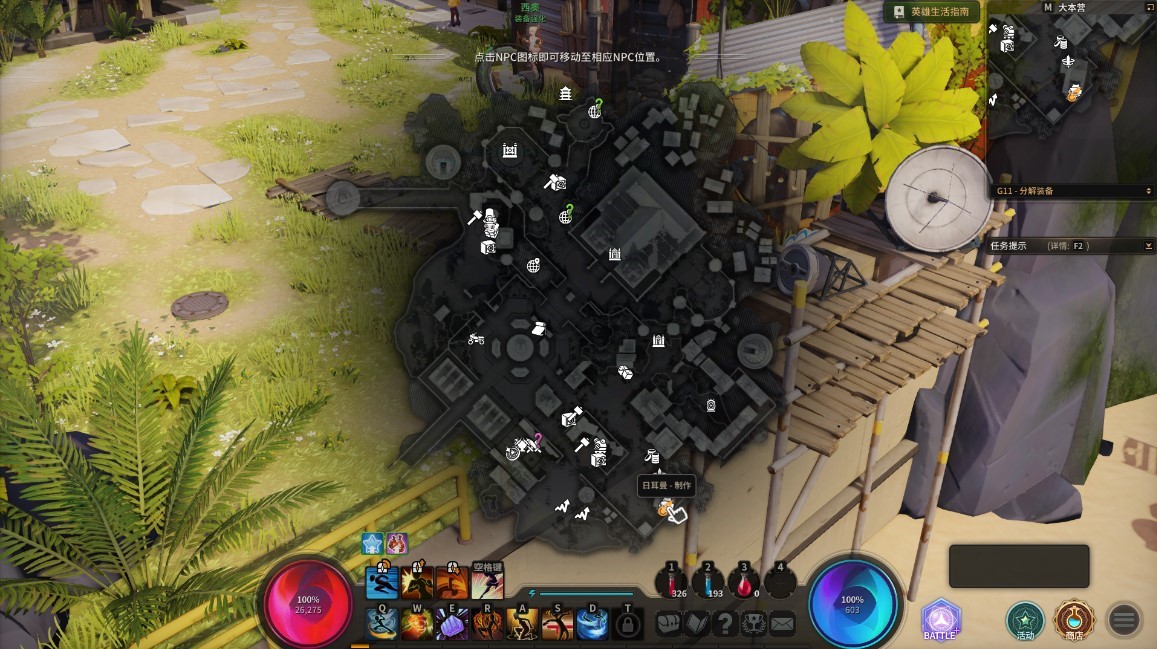
Task: Open the 商店 shop button
Action: tap(1074, 620)
